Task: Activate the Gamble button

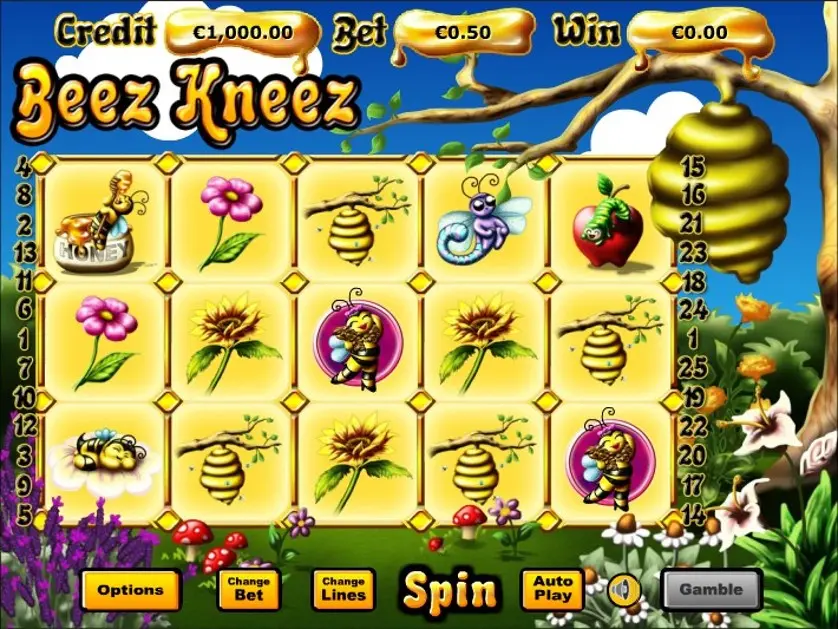Action: click(711, 589)
